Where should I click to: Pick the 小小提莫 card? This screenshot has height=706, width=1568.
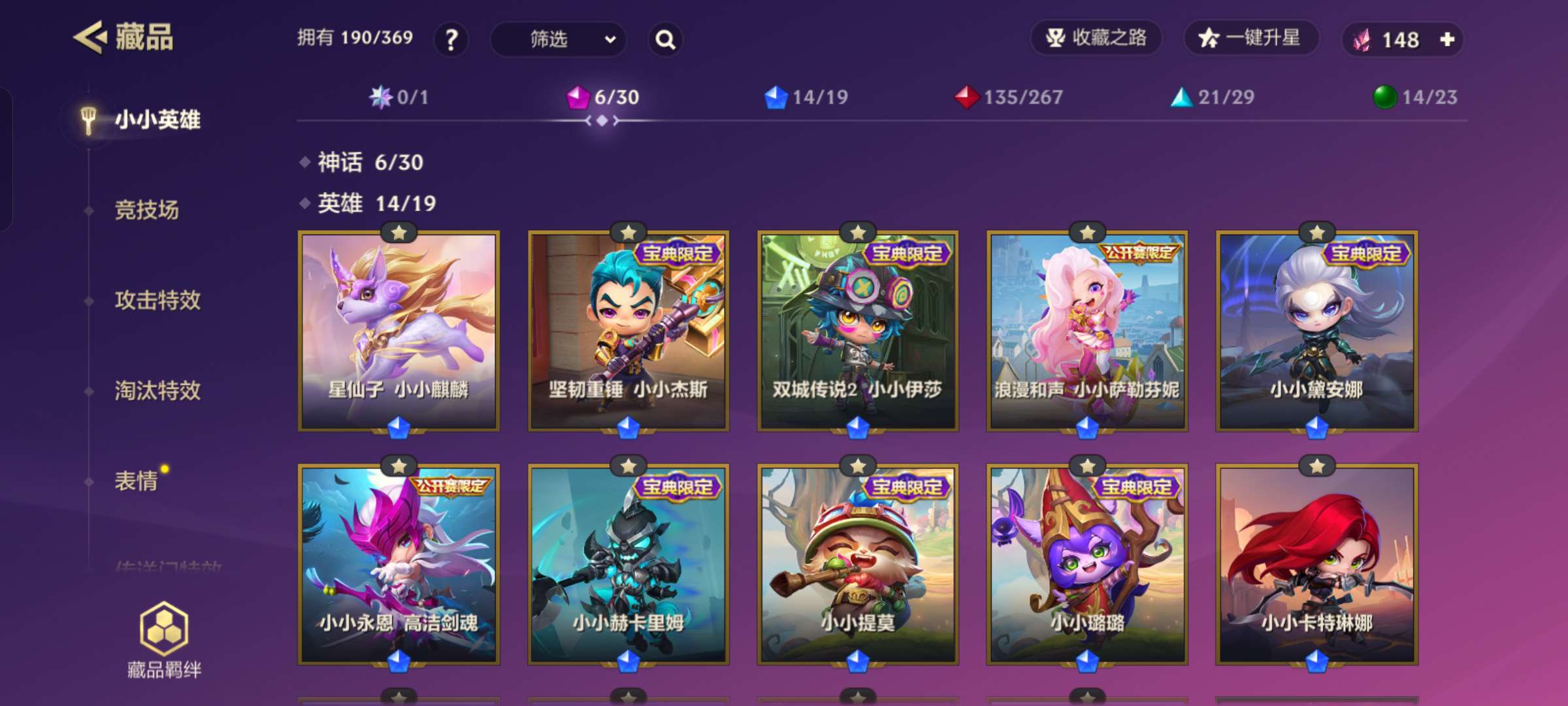click(858, 565)
